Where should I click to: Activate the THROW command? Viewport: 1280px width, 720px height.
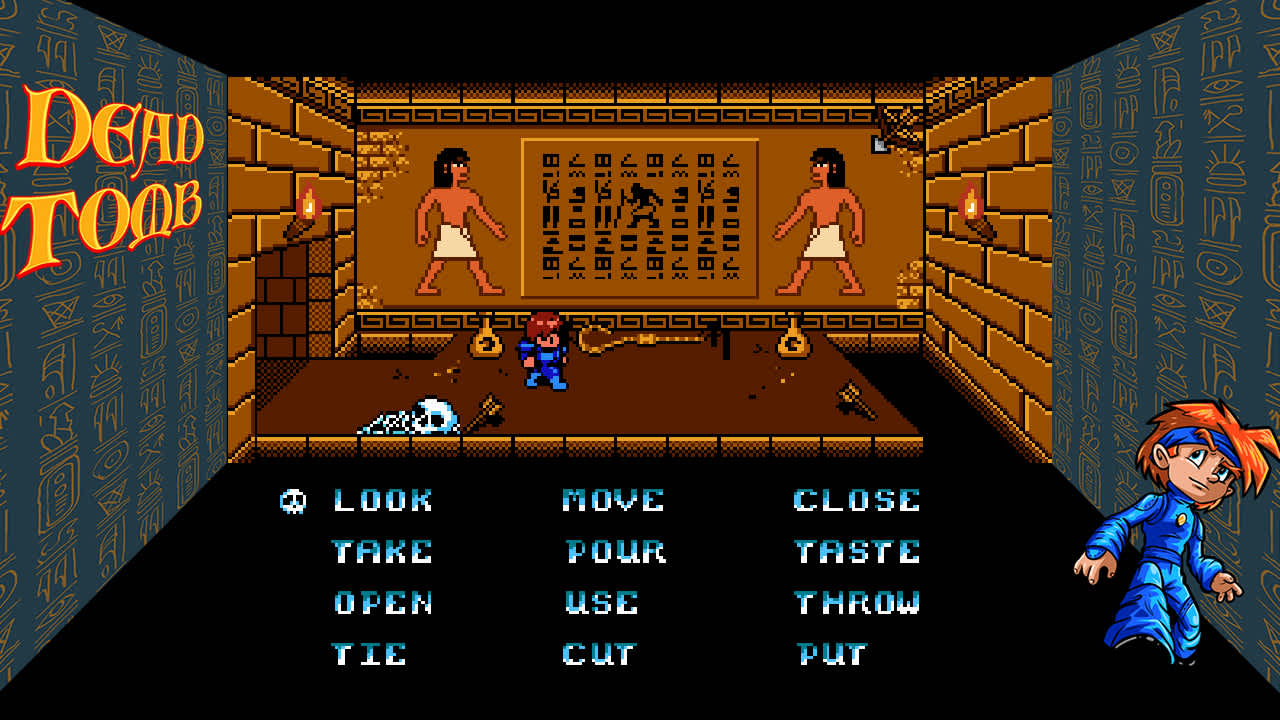point(858,603)
